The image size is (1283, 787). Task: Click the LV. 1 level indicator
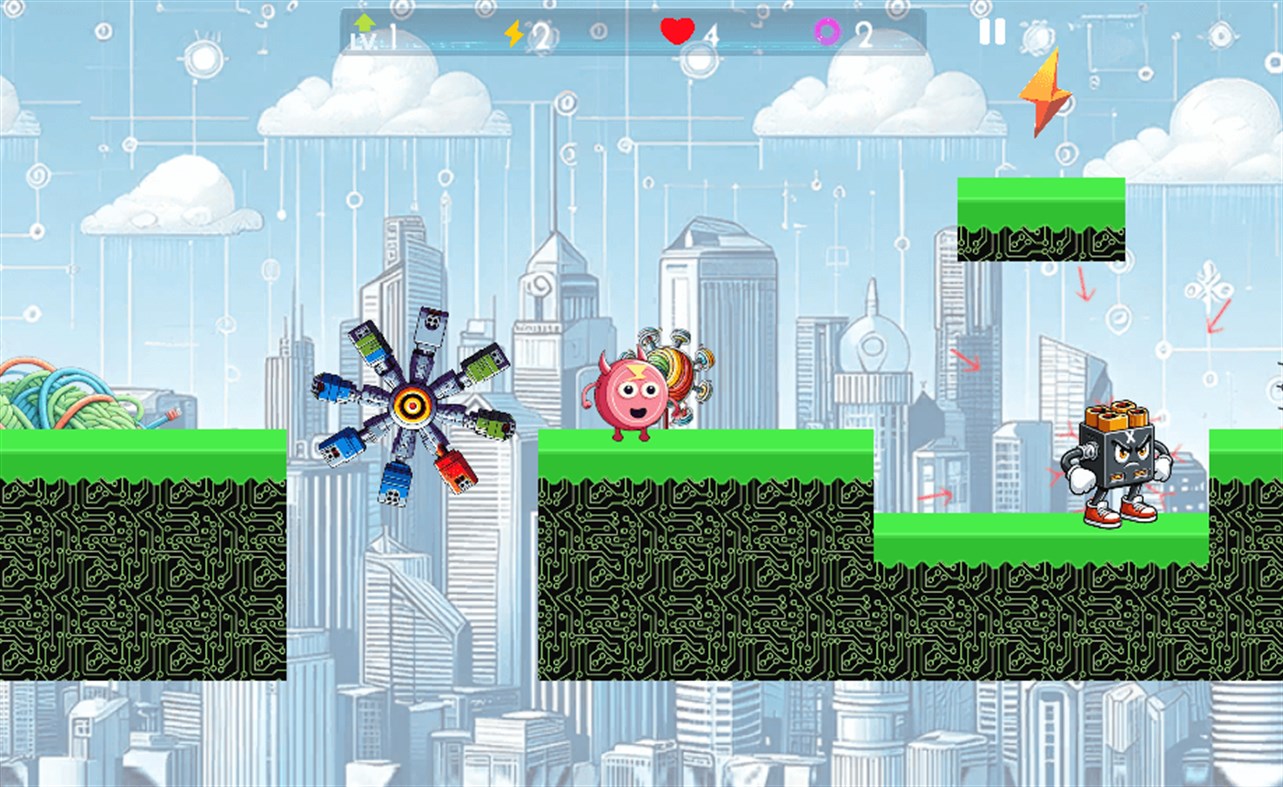click(x=378, y=40)
